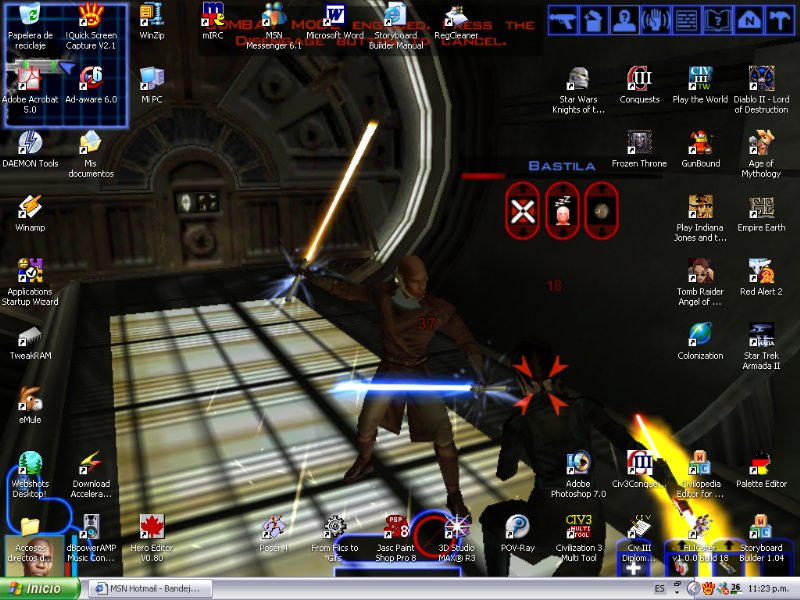Select the grenade action slot on Bastila
The image size is (800, 600).
[x=600, y=210]
